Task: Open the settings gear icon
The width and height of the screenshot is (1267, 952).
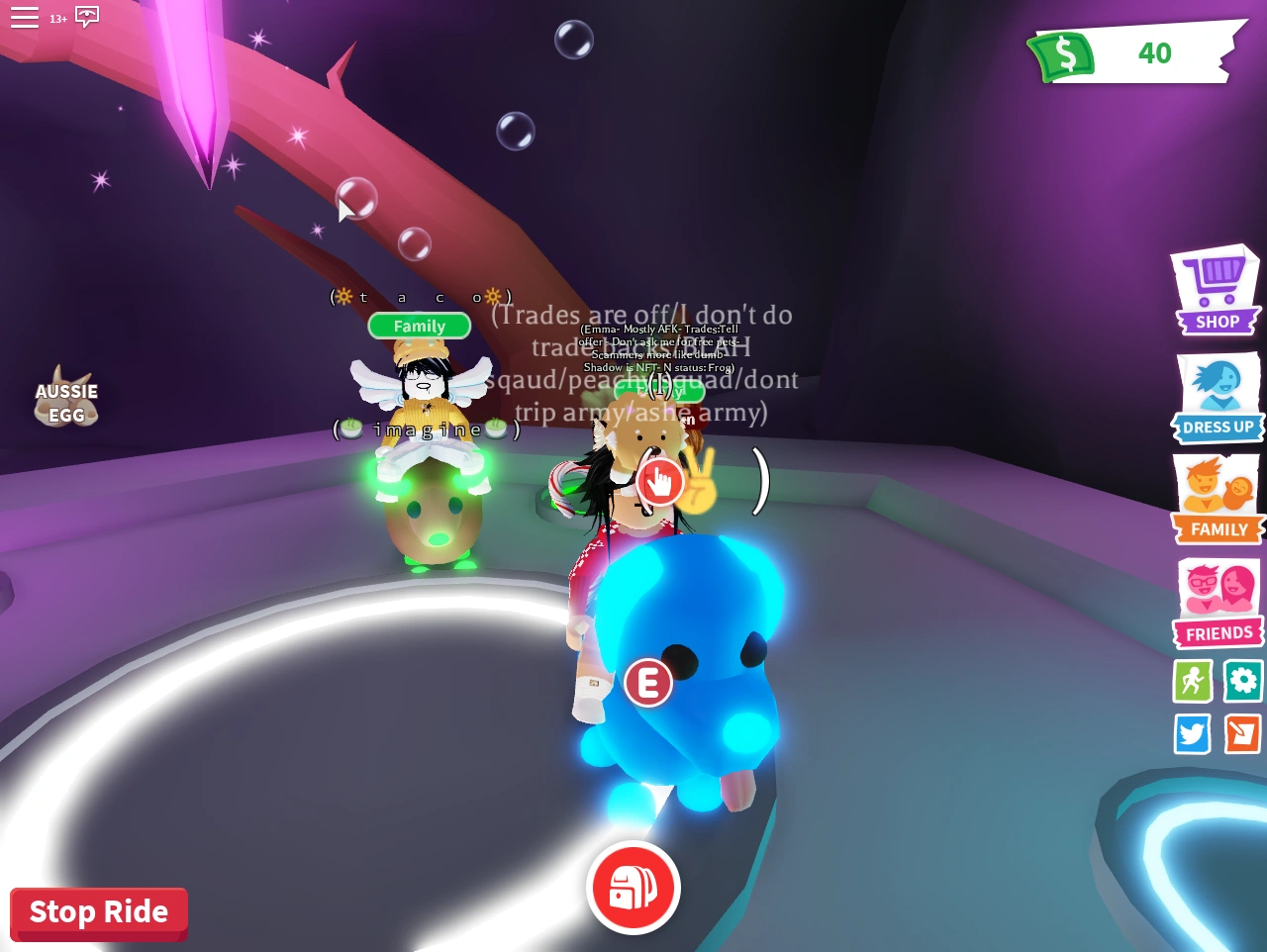Action: pyautogui.click(x=1242, y=681)
